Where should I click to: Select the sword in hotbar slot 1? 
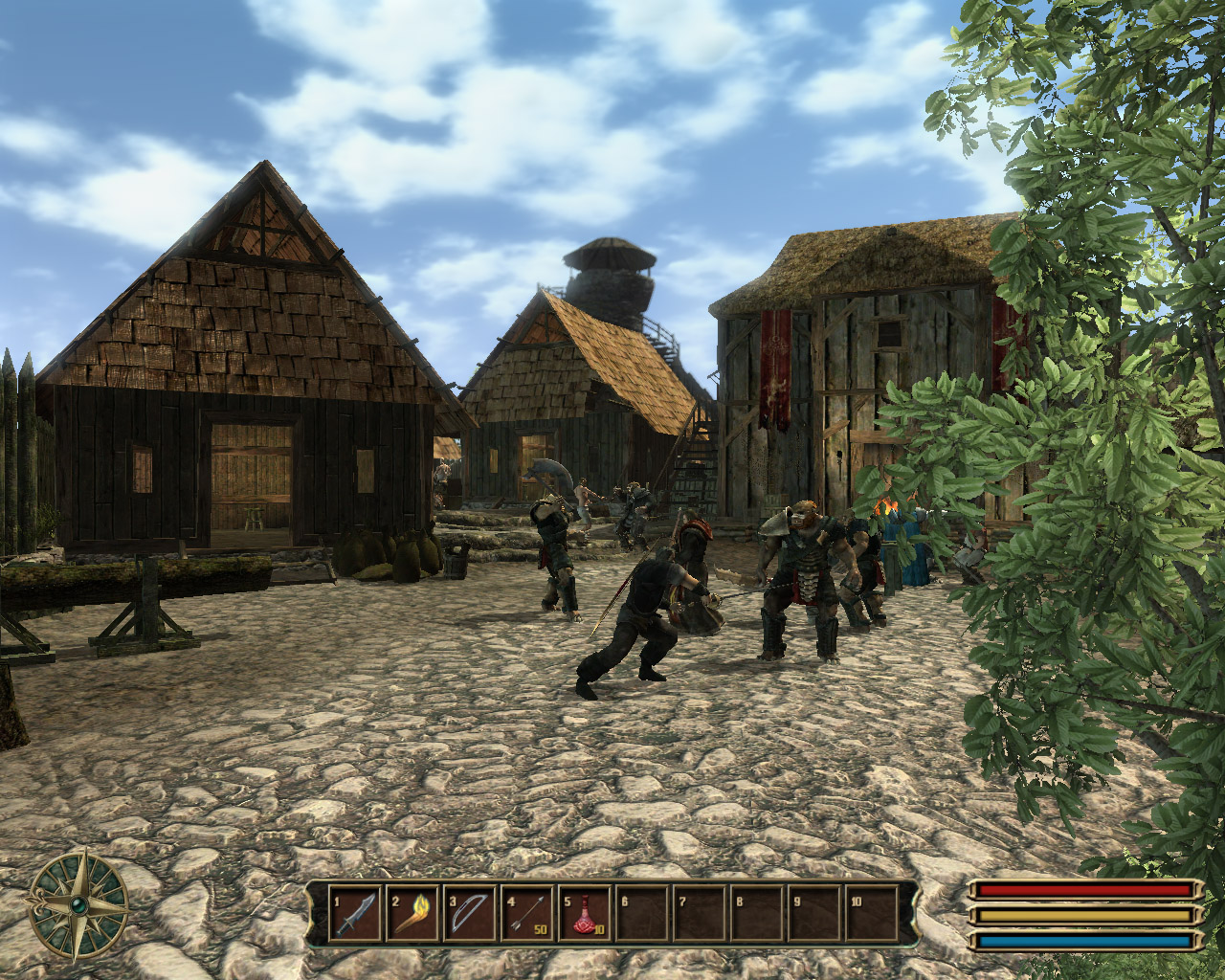[355, 914]
